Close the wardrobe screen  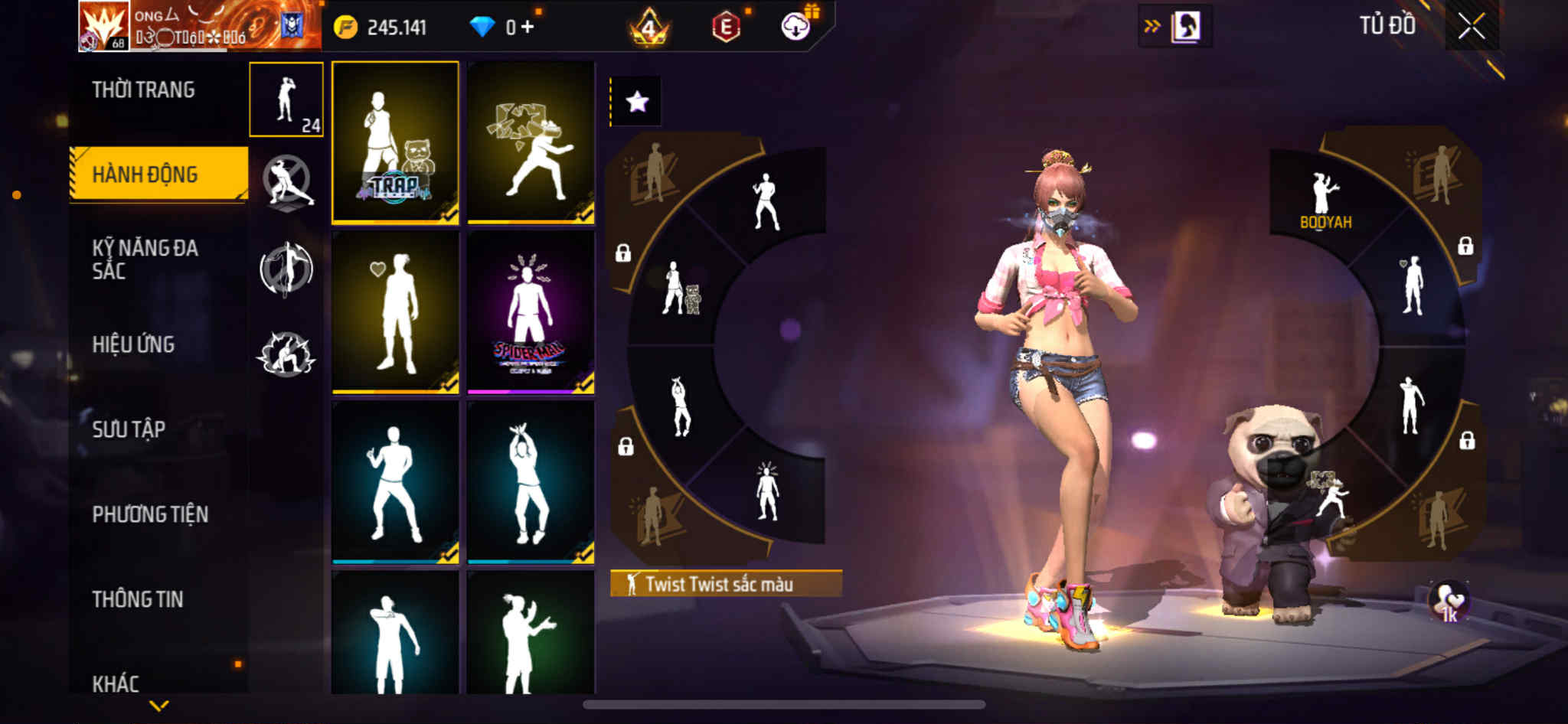(x=1471, y=27)
